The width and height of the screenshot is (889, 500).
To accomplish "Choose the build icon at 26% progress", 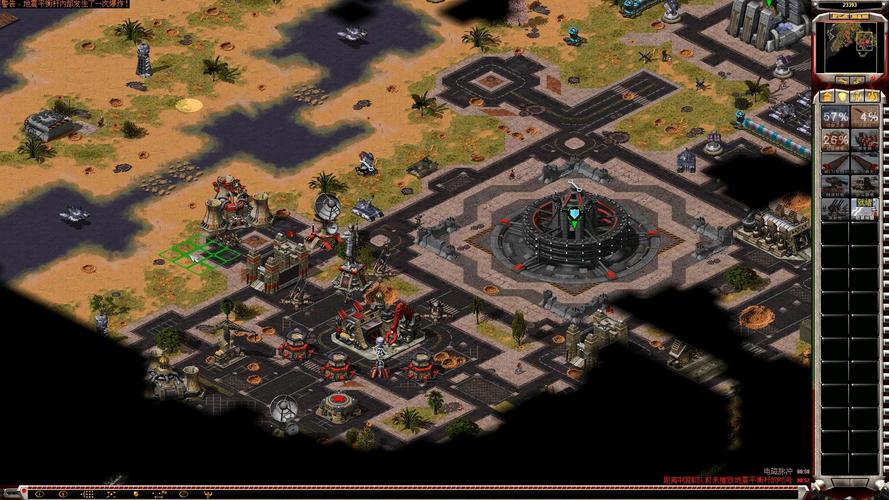I will click(x=835, y=139).
